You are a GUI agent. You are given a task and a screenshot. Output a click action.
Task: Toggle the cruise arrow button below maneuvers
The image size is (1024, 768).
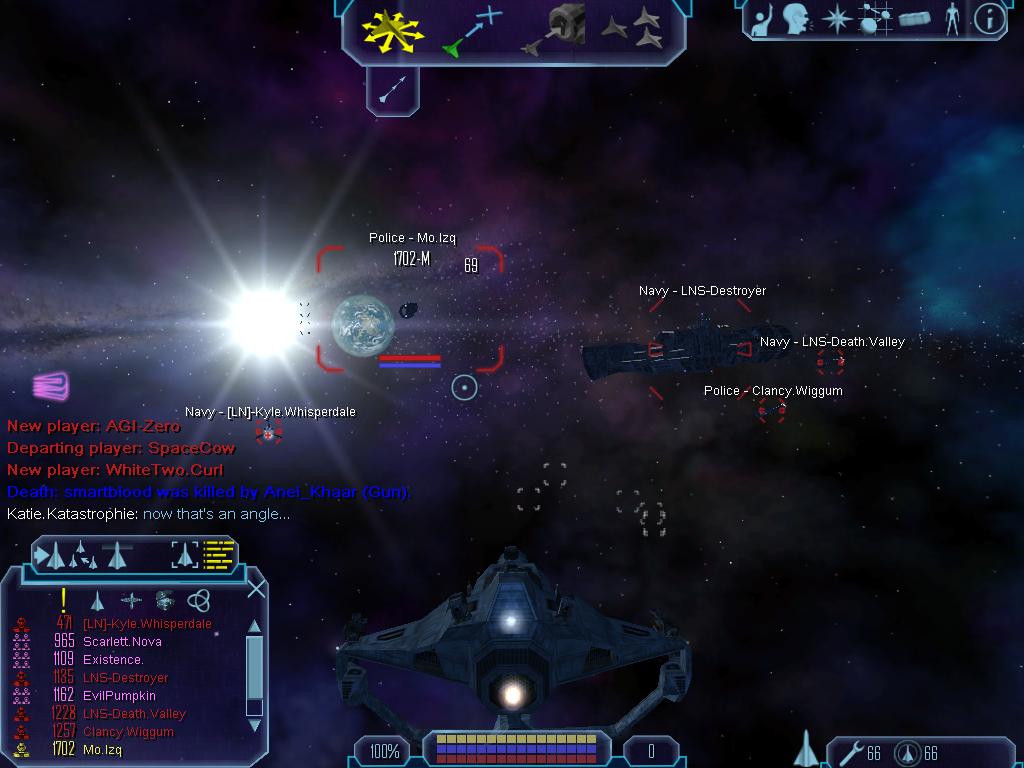(392, 91)
